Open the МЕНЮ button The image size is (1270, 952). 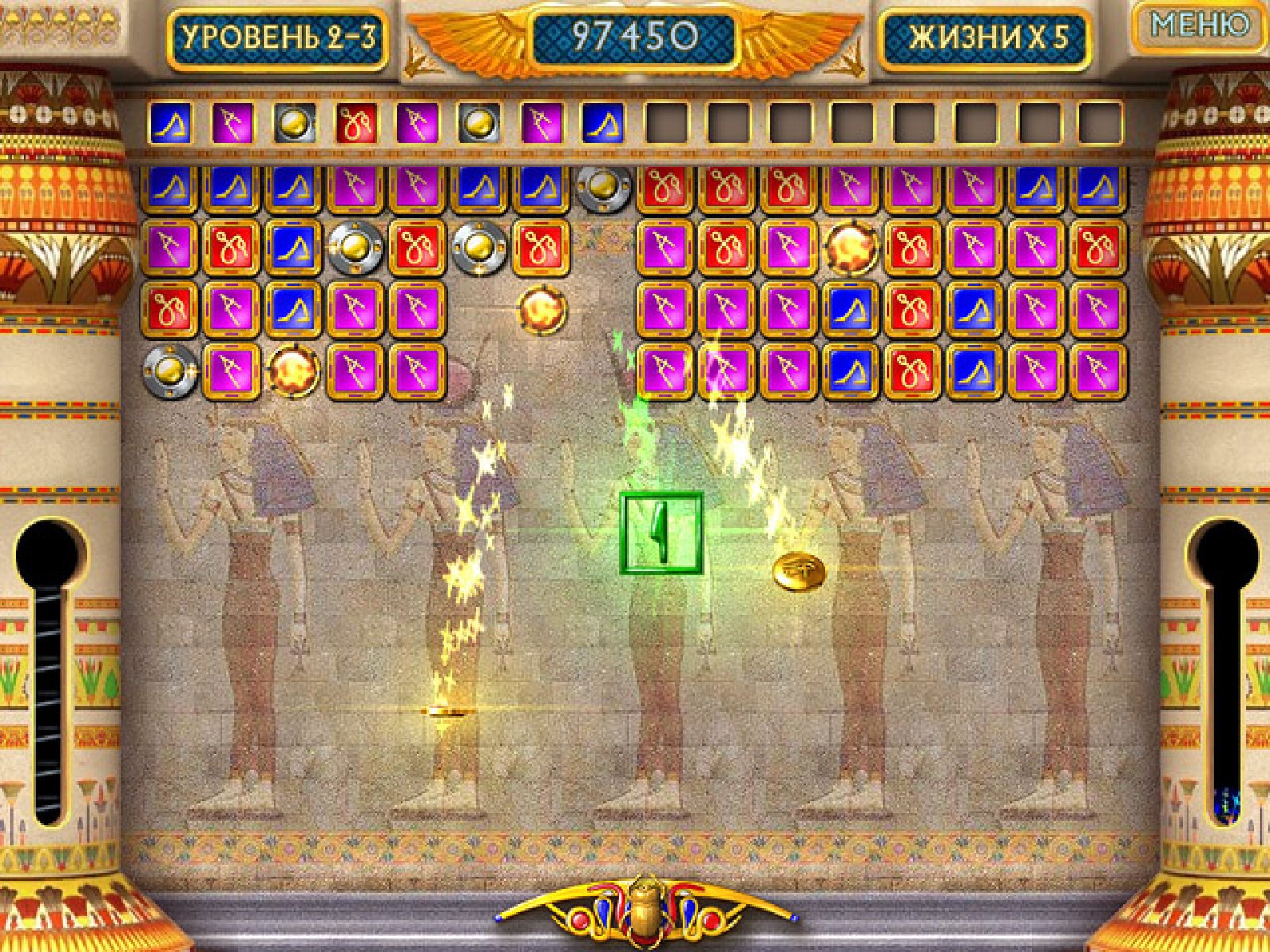point(1199,26)
